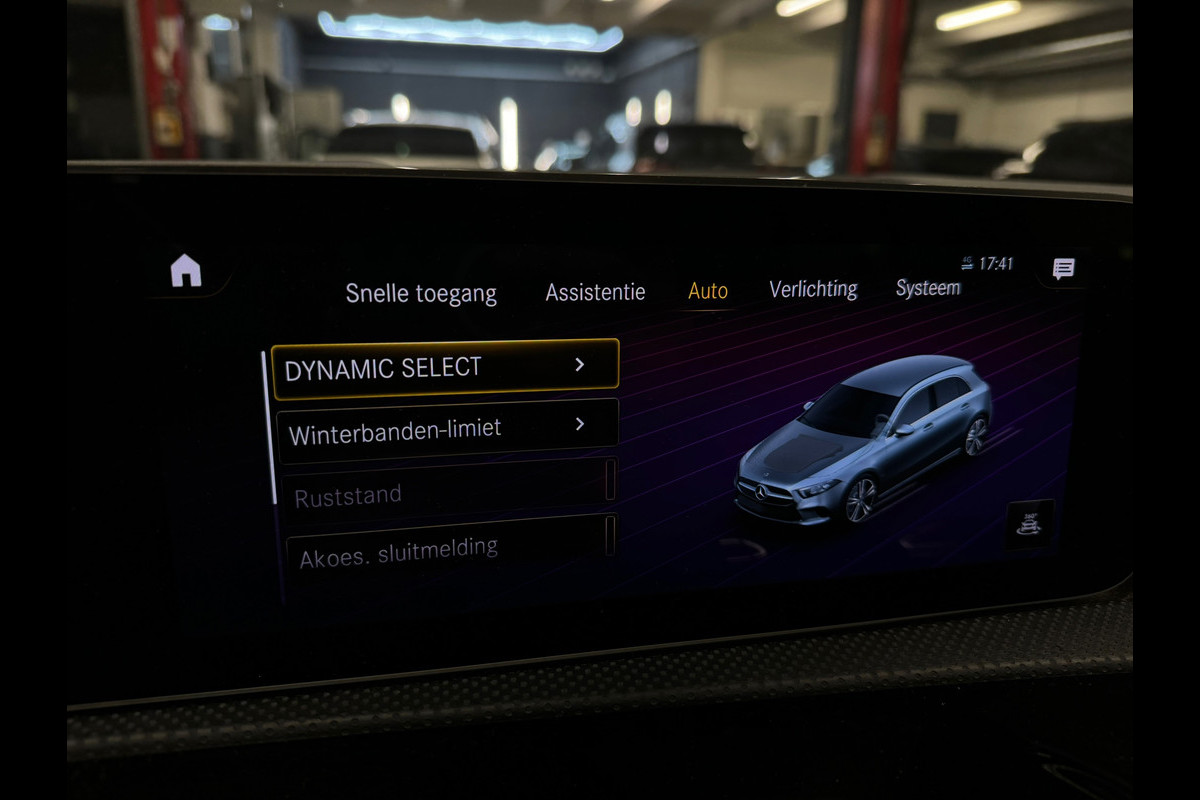This screenshot has height=800, width=1200.
Task: Select the Auto tab
Action: (x=708, y=291)
